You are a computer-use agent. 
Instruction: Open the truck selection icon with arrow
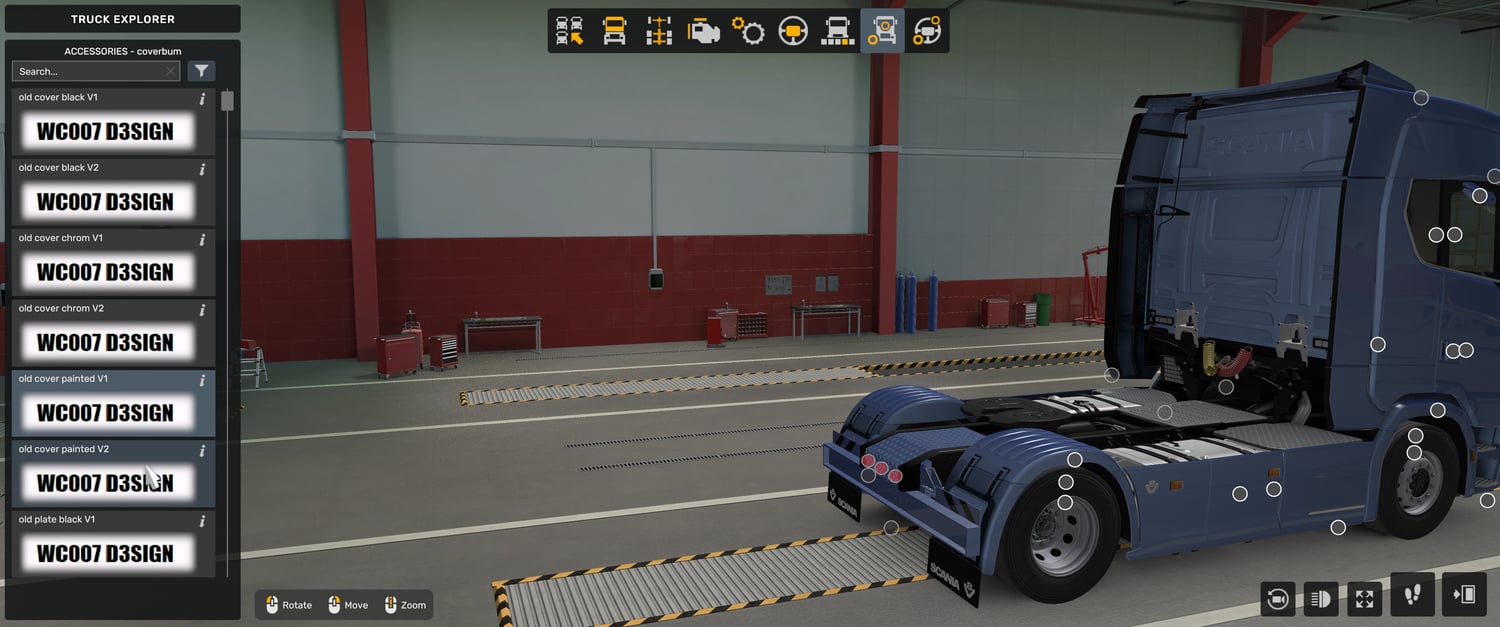(570, 31)
